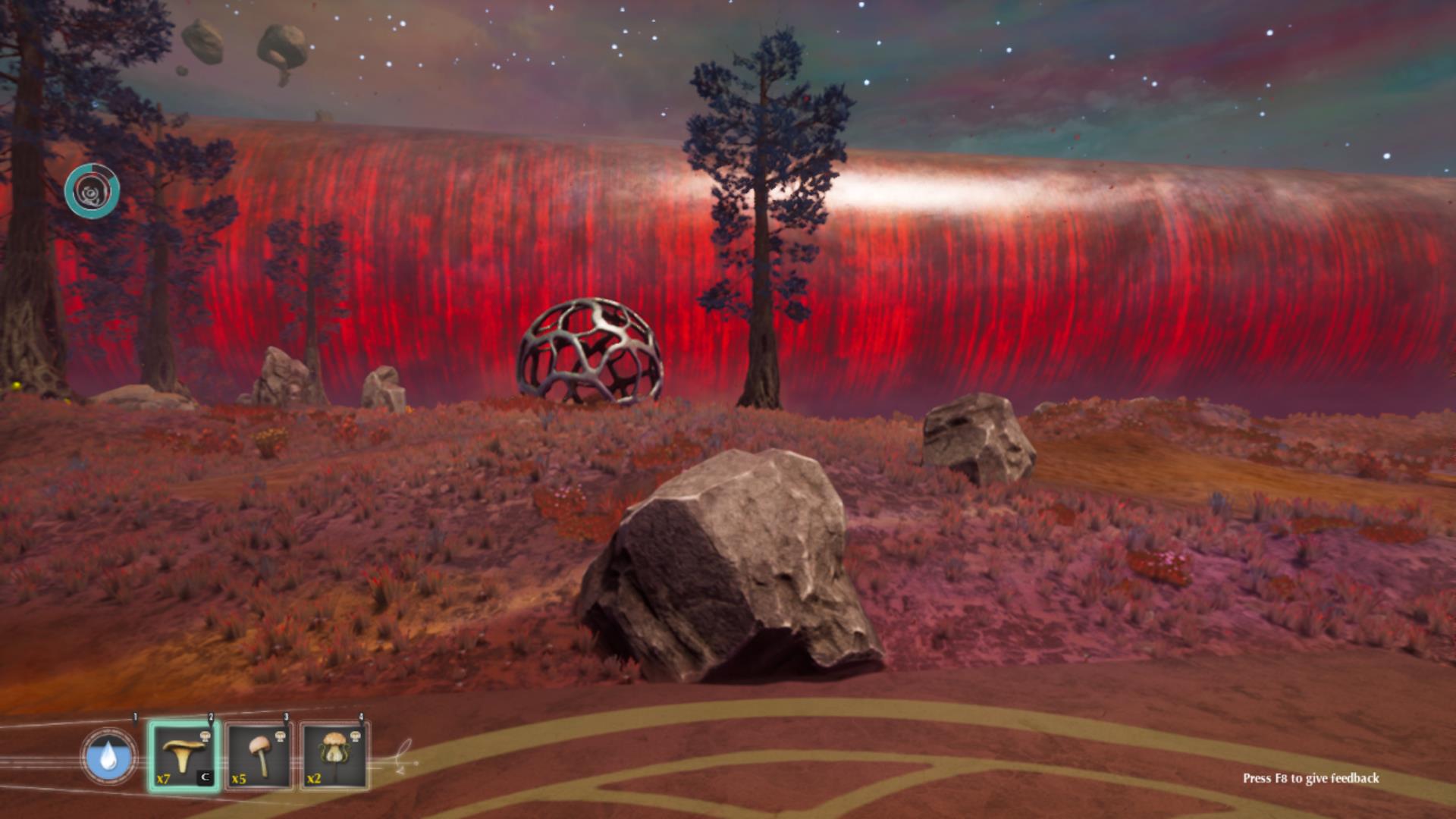Click the water level fill meter
The height and width of the screenshot is (819, 1456).
97,762
